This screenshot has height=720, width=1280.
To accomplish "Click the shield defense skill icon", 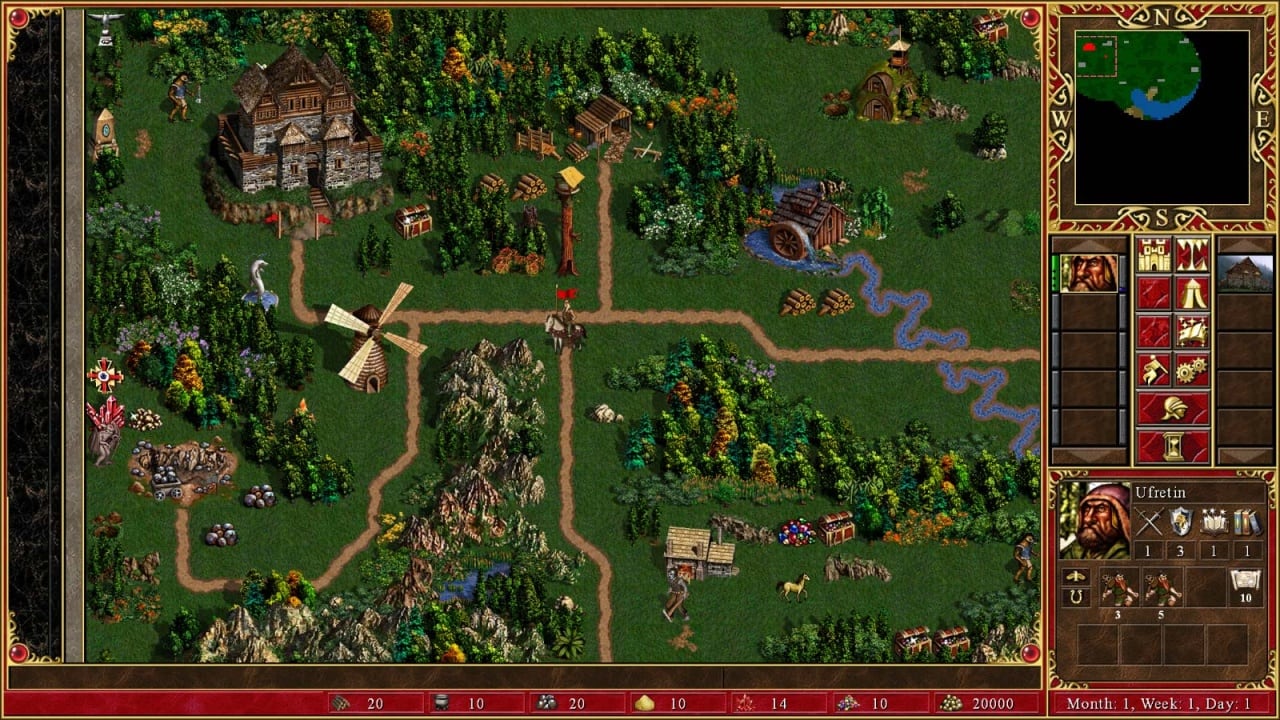I will point(1181,522).
